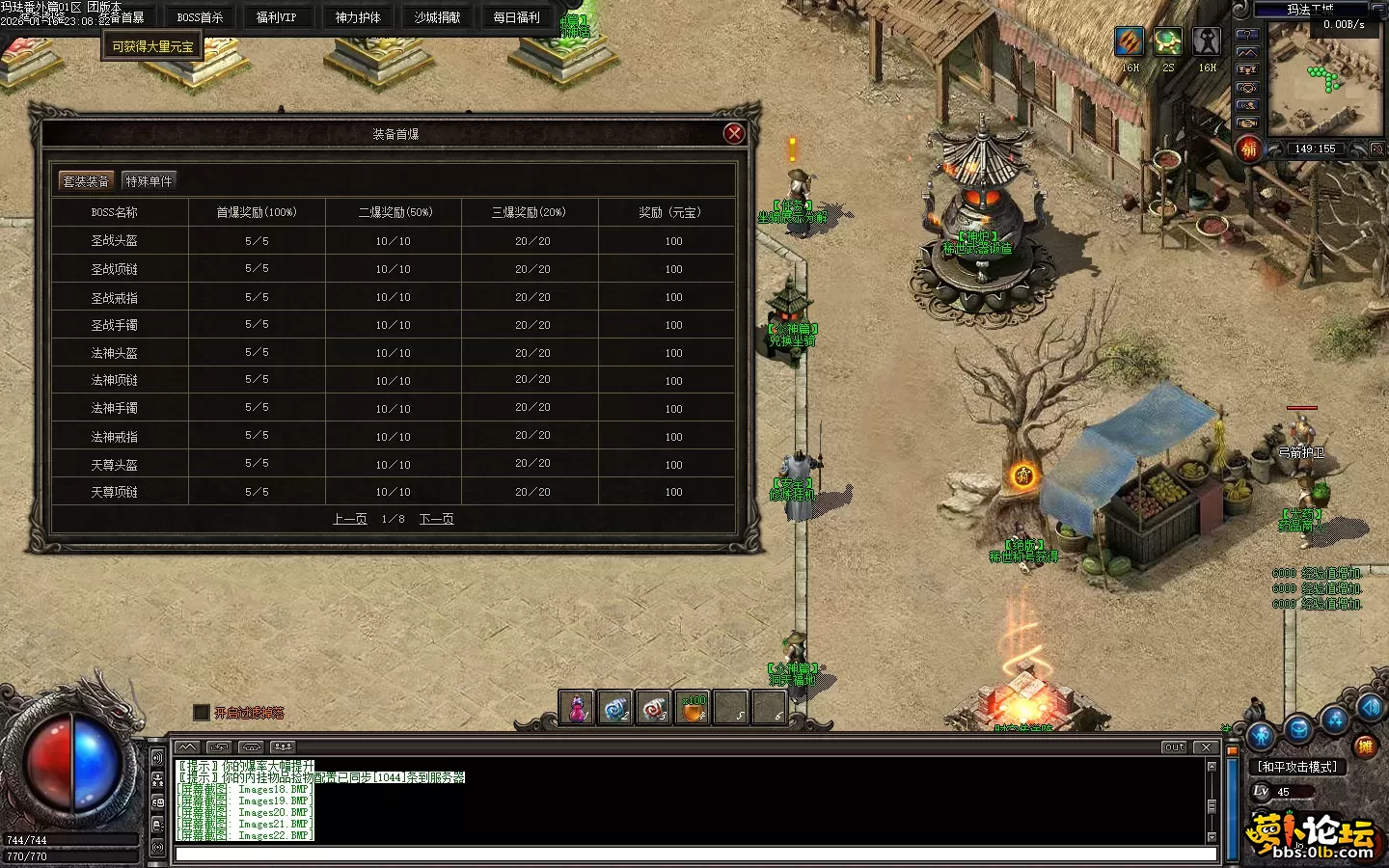1389x868 pixels.
Task: Switch to the 特殊单件 tab
Action: click(x=149, y=181)
